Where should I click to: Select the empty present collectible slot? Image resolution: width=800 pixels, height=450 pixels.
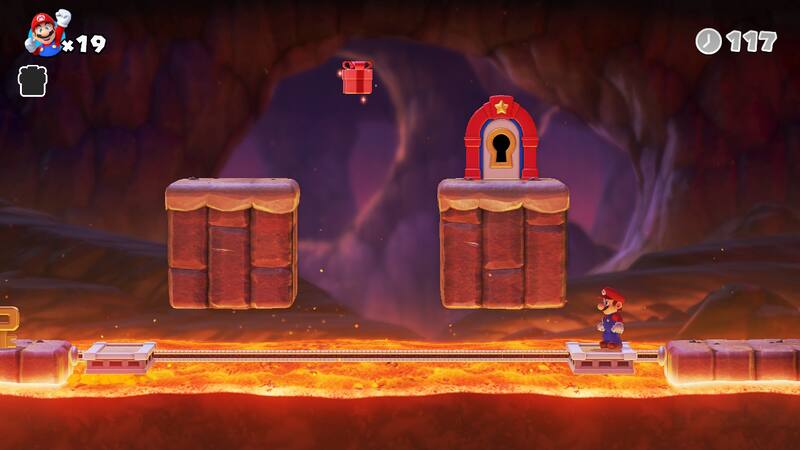click(x=32, y=81)
